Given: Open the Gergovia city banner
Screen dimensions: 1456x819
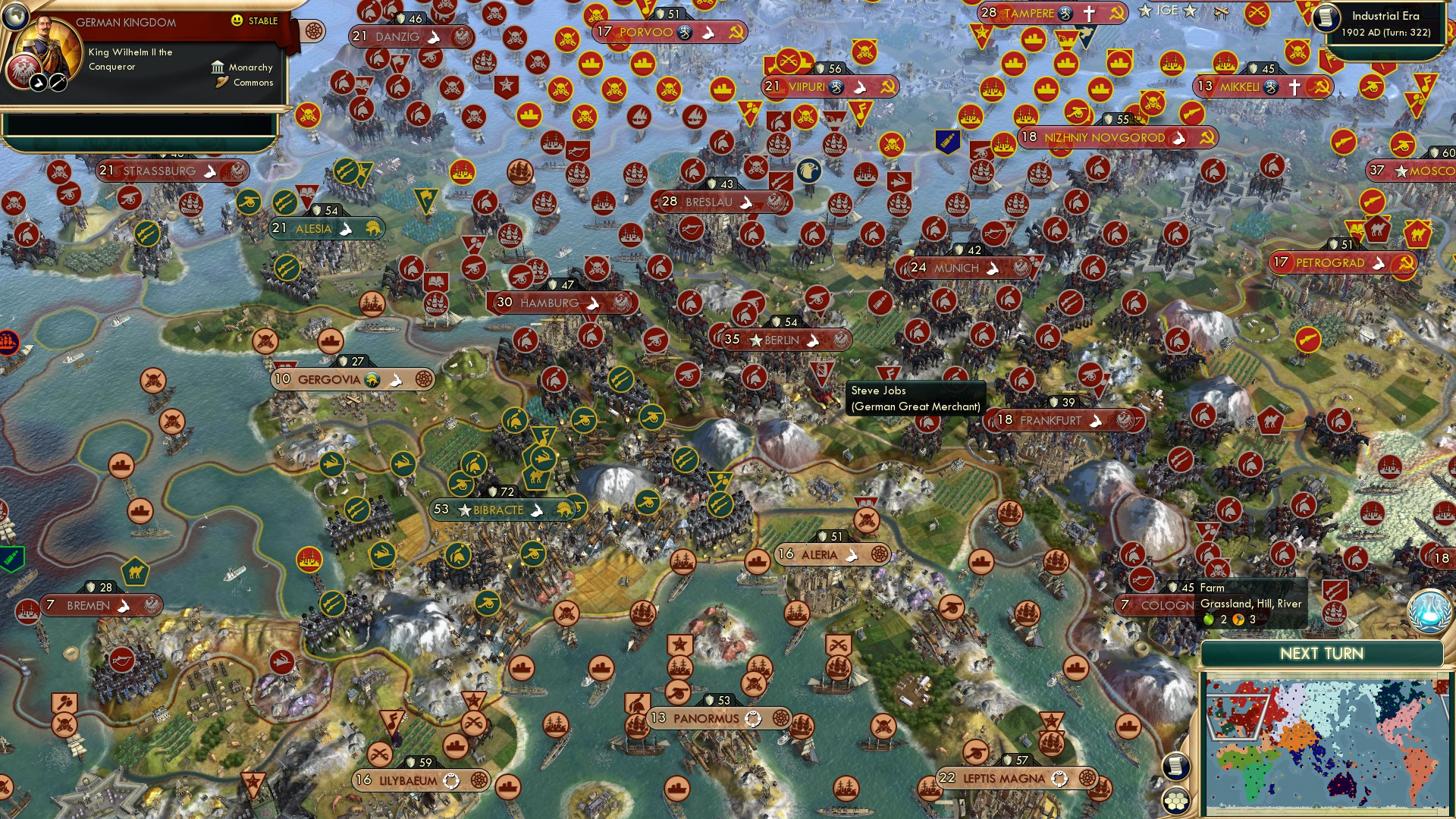Looking at the screenshot, I should click(x=329, y=380).
